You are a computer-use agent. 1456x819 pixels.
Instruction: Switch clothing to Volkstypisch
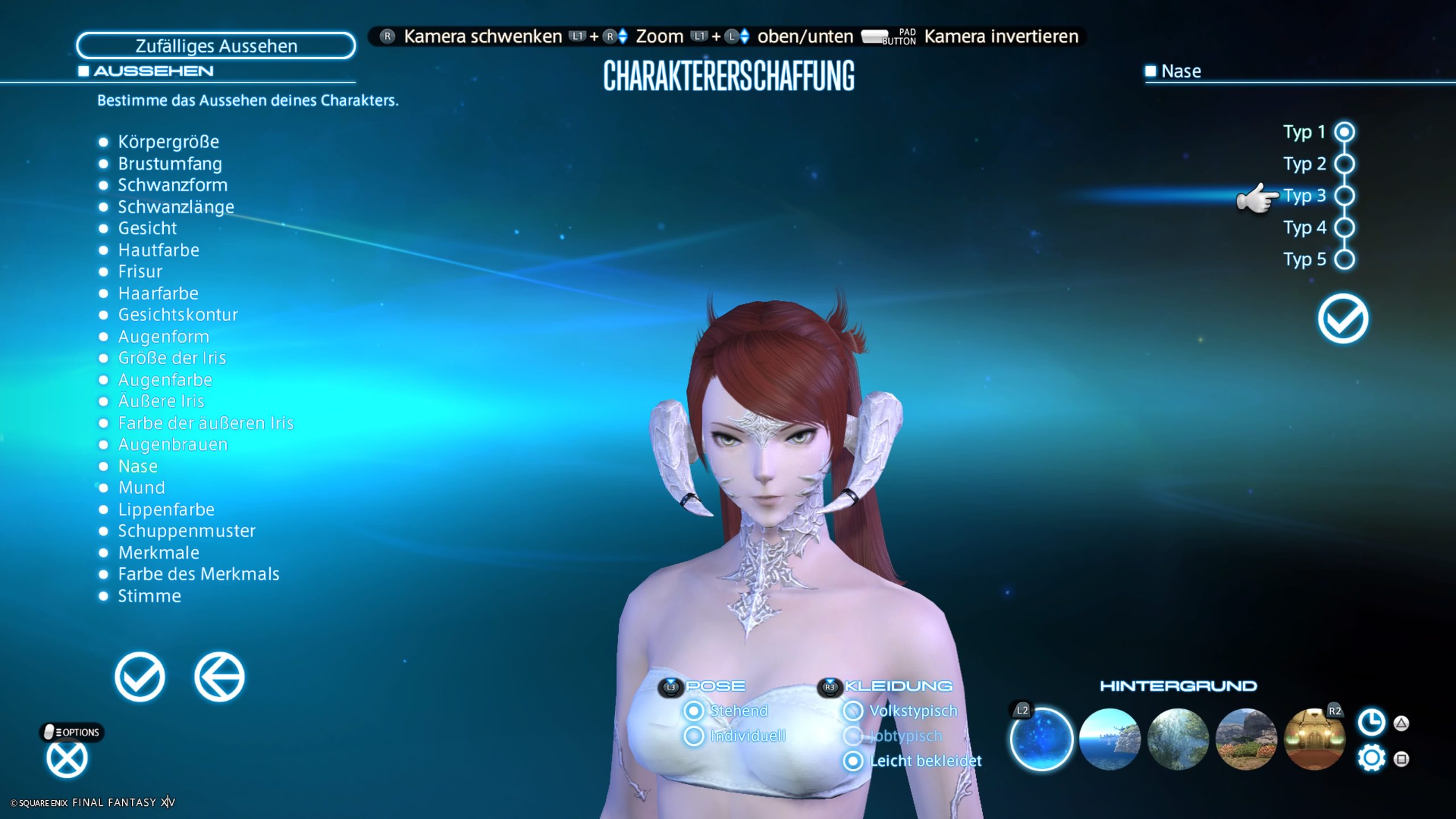tap(853, 711)
